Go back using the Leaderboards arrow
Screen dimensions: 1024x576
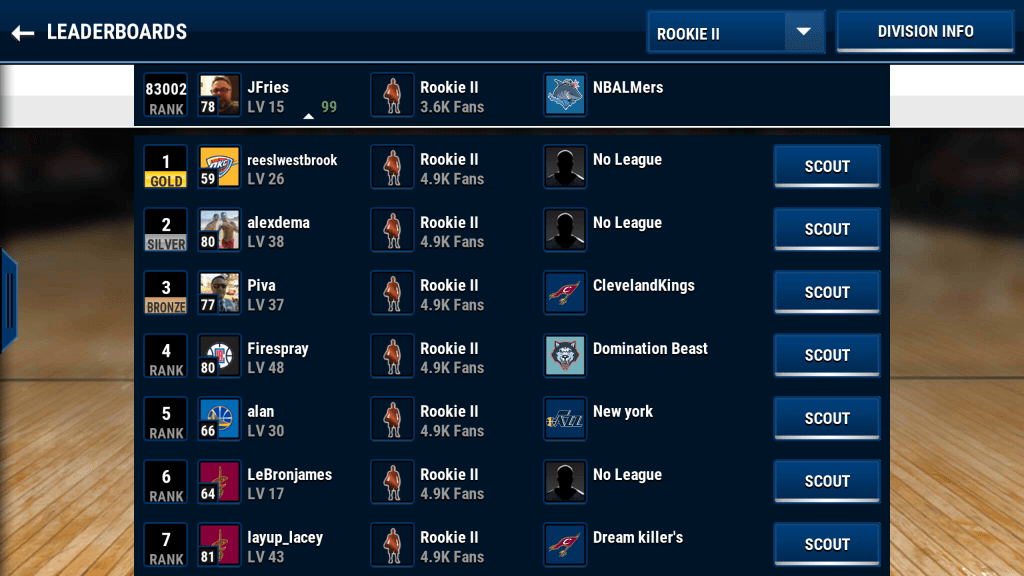tap(23, 33)
